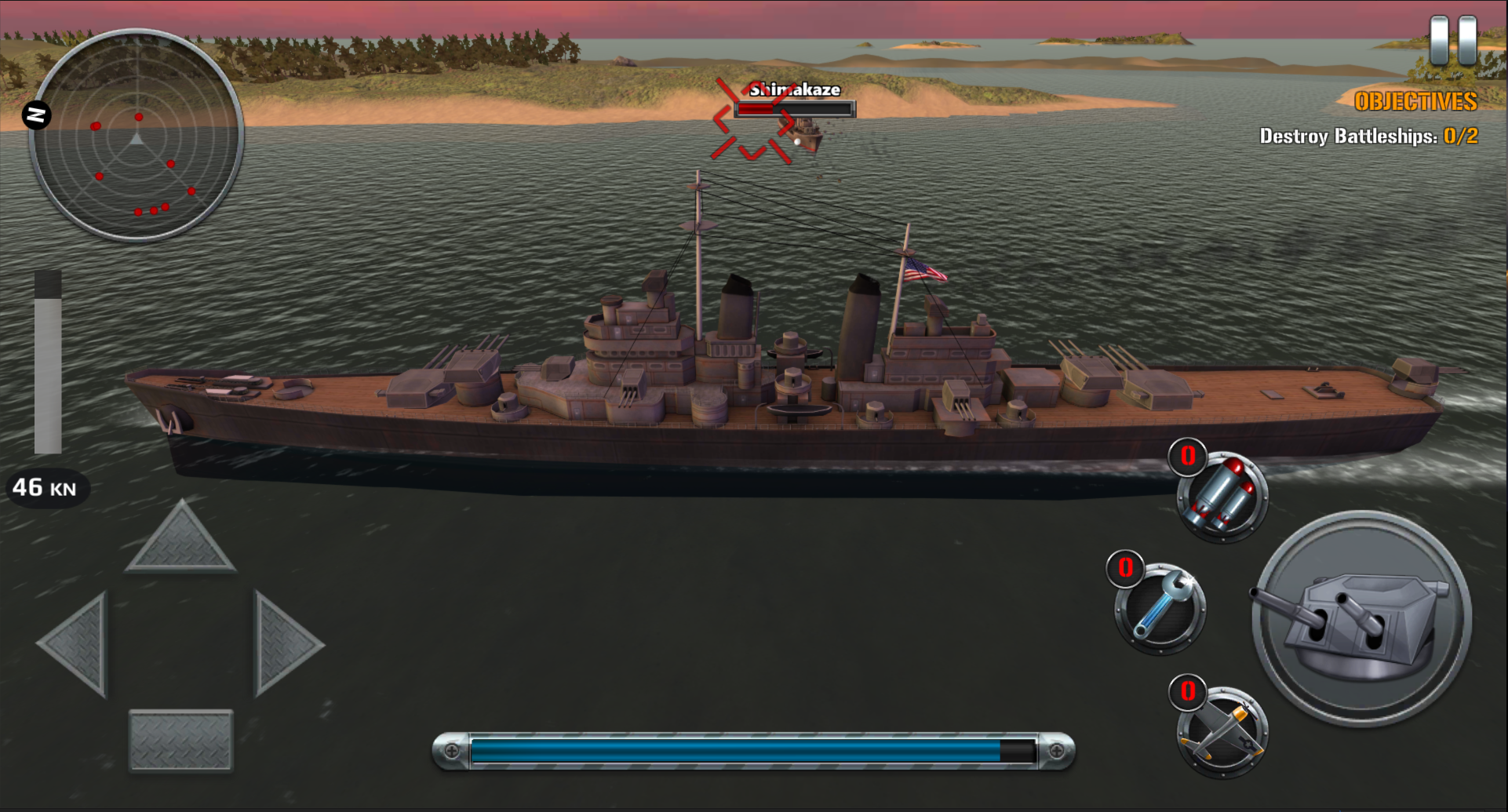Open the Objectives tracker
This screenshot has width=1508, height=812.
click(x=1415, y=102)
